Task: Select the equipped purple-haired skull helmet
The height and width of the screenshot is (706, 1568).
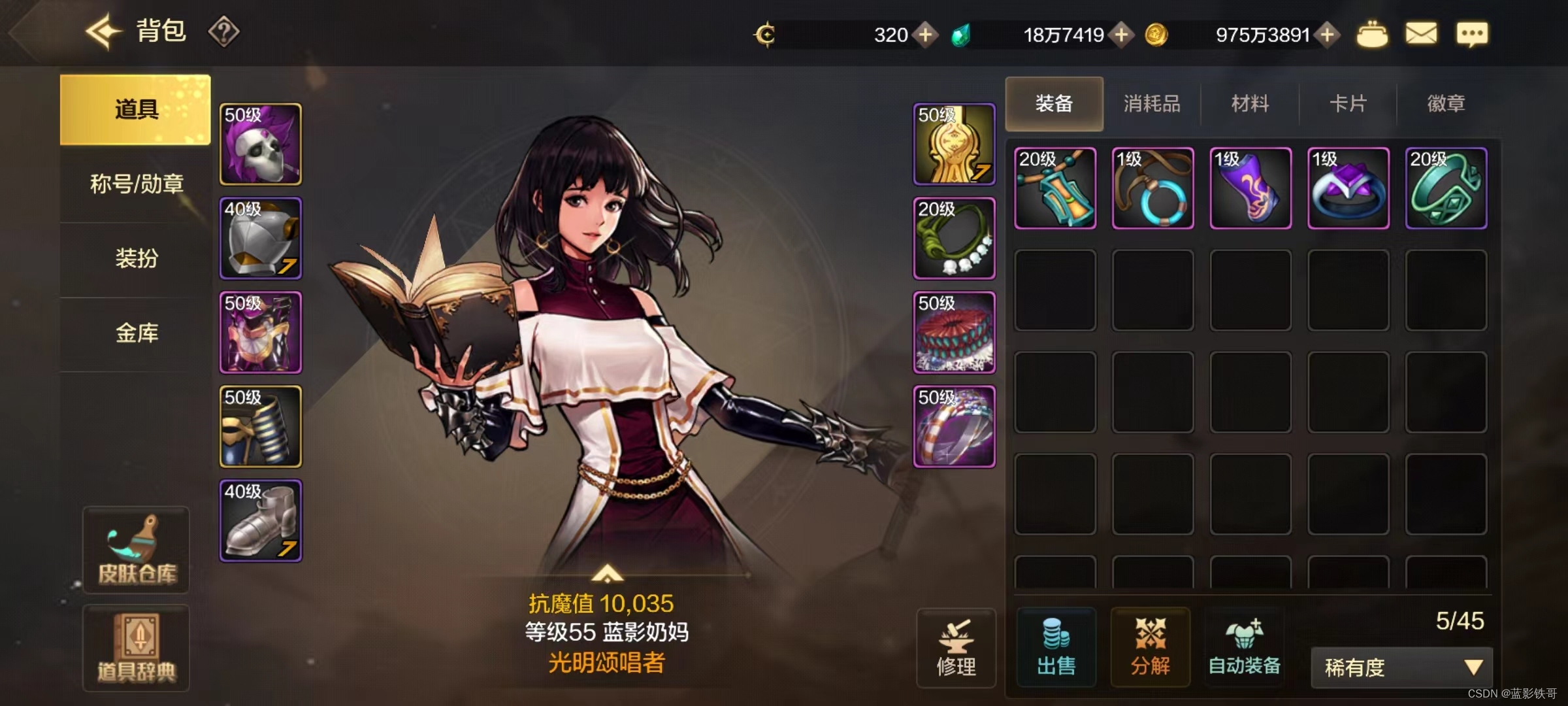Action: (261, 144)
